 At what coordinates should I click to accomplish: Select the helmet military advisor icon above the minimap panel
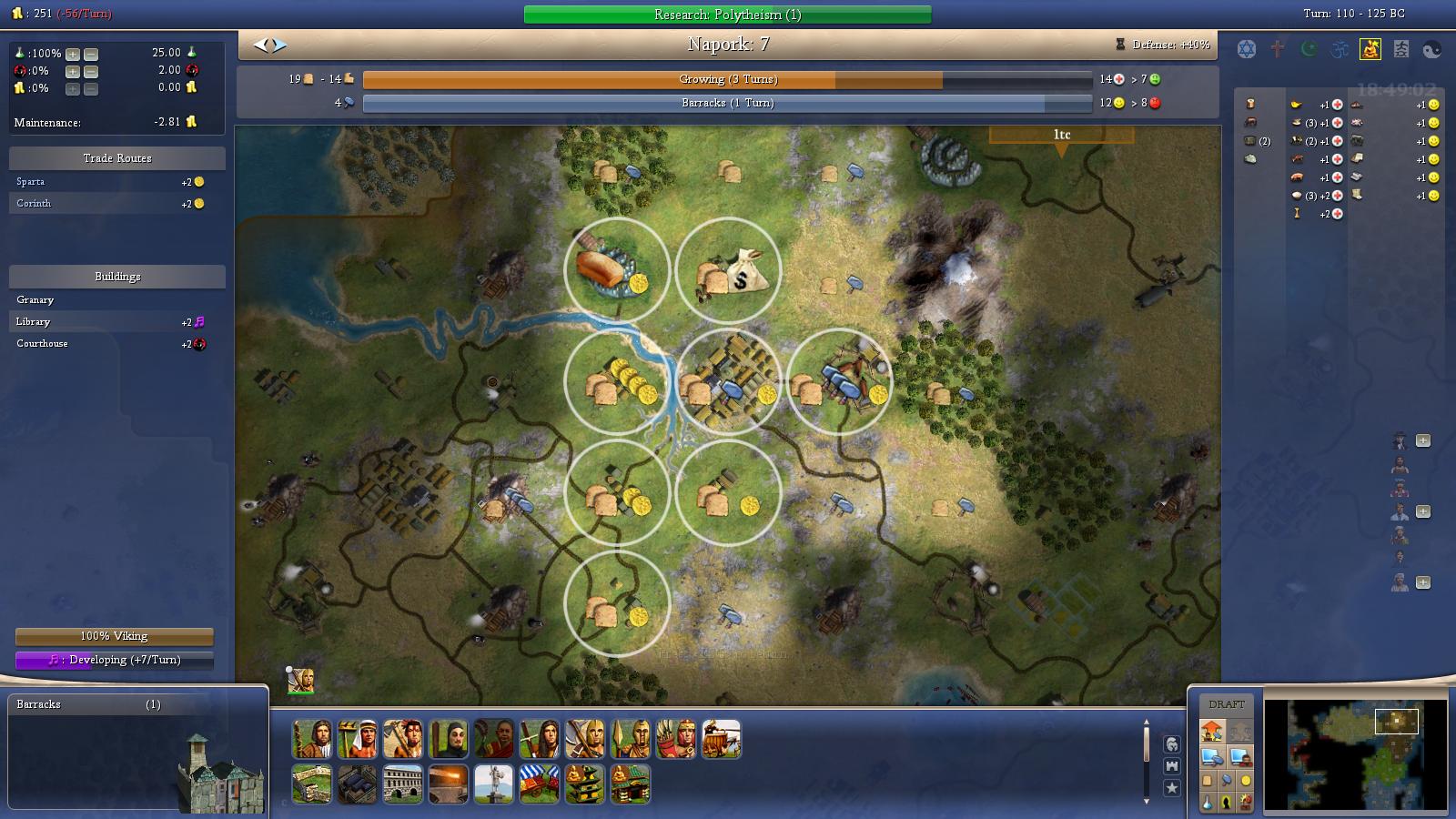coord(1172,744)
